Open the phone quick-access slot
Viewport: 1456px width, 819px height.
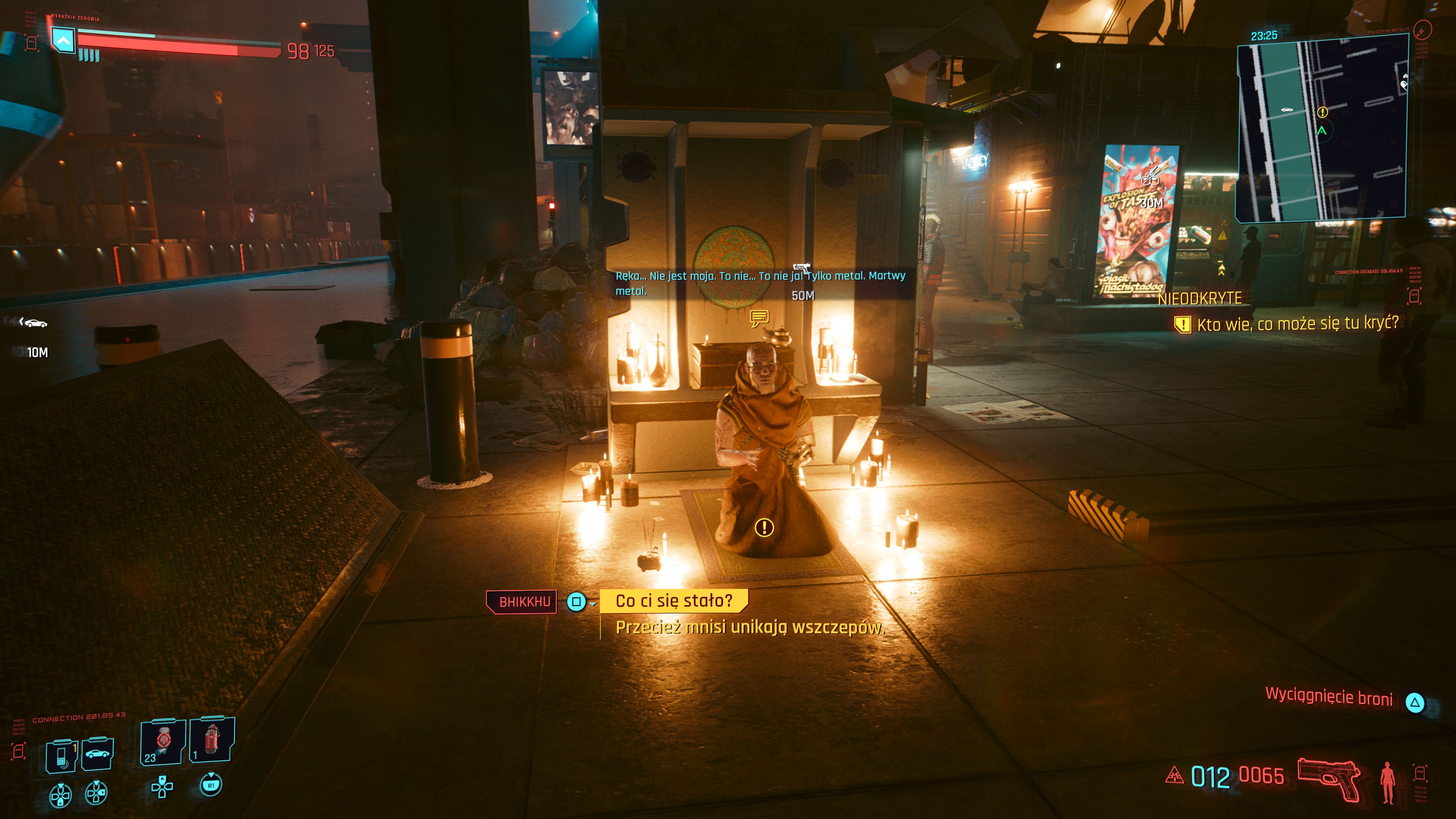point(61,755)
